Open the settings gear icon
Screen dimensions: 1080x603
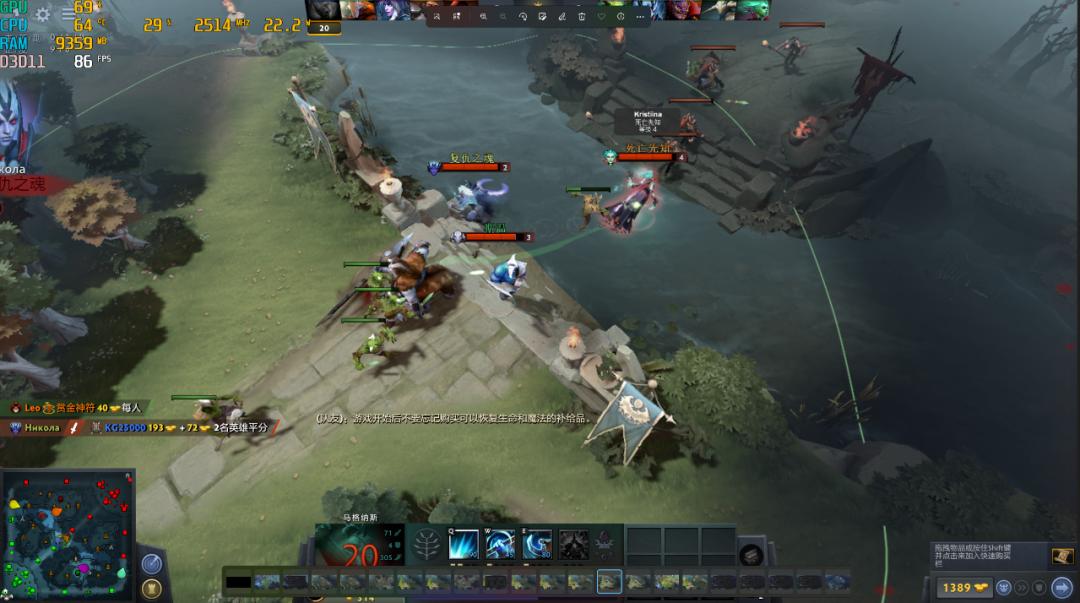(x=43, y=14)
